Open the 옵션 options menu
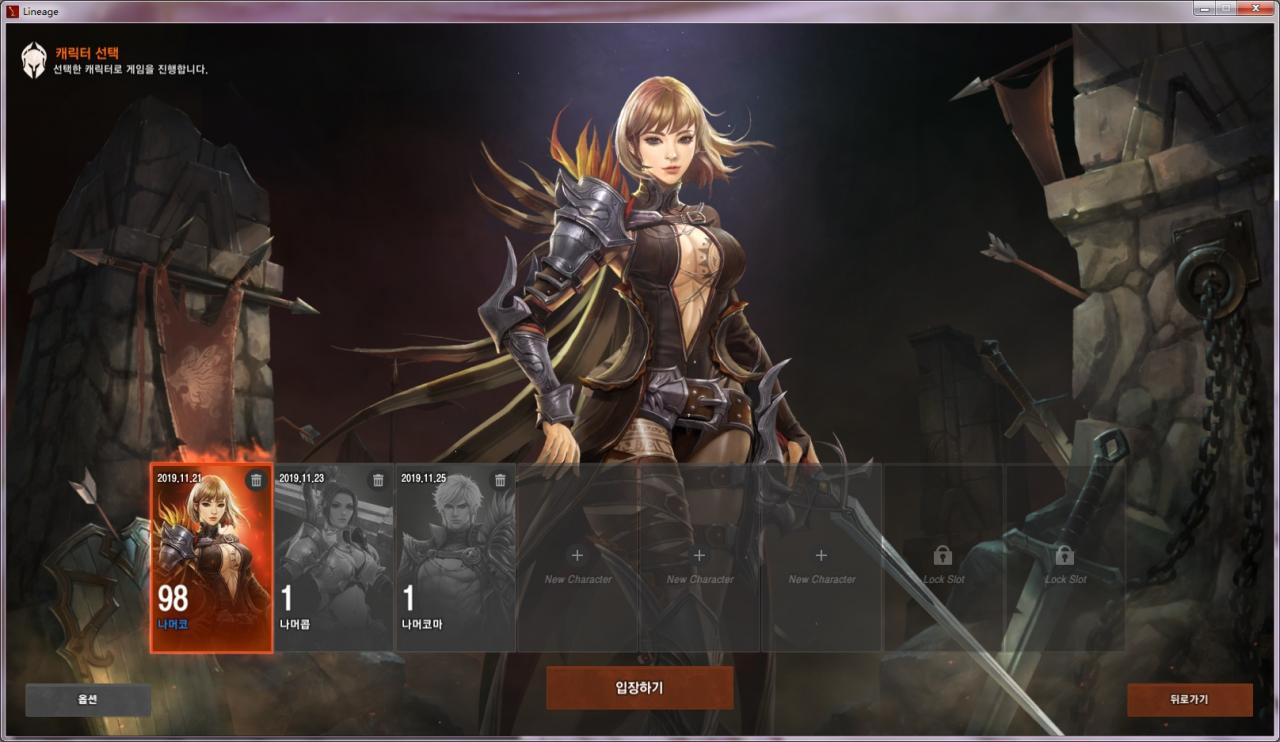Viewport: 1280px width, 742px height. (x=88, y=700)
